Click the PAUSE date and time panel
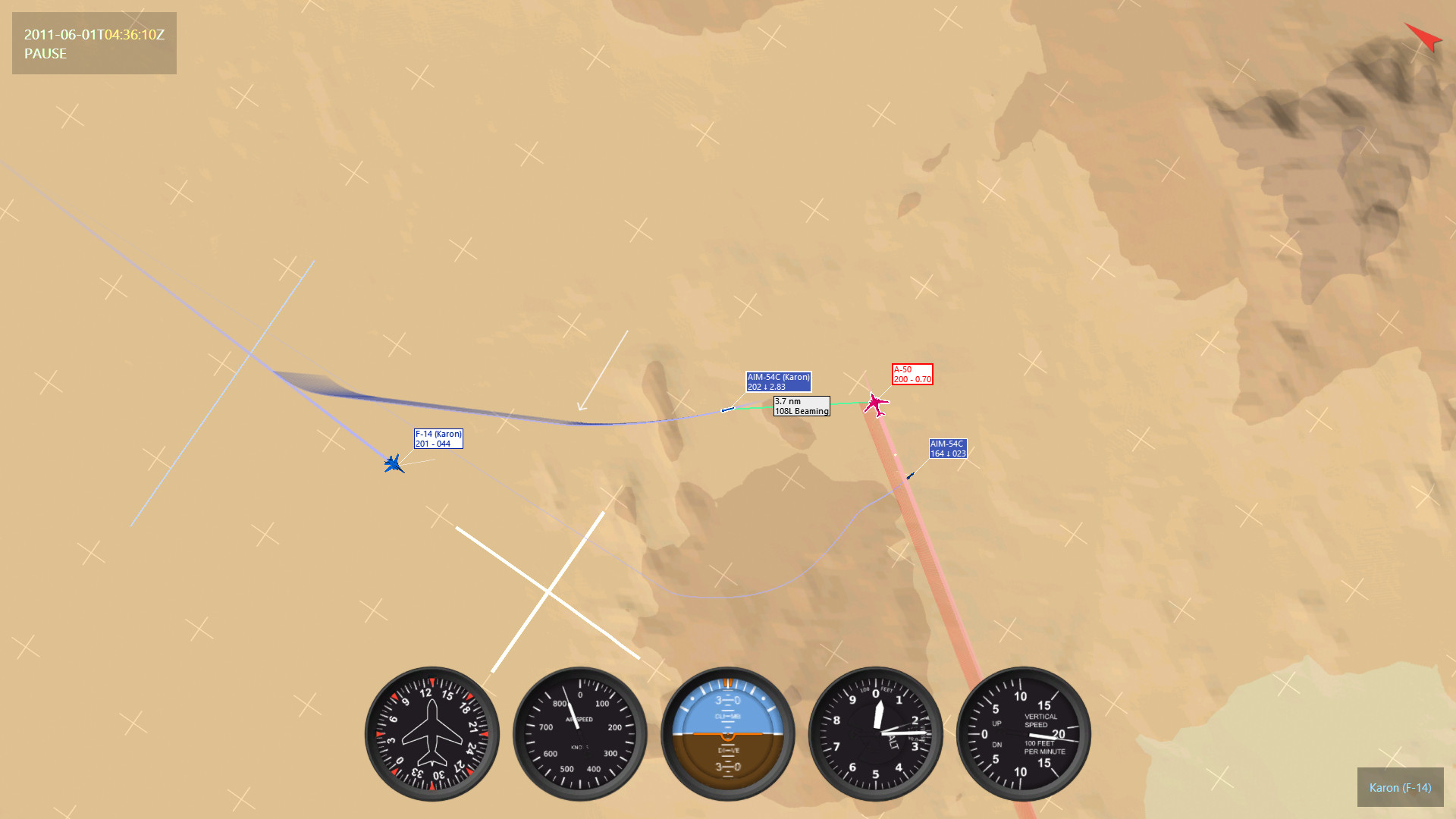1456x819 pixels. tap(94, 43)
